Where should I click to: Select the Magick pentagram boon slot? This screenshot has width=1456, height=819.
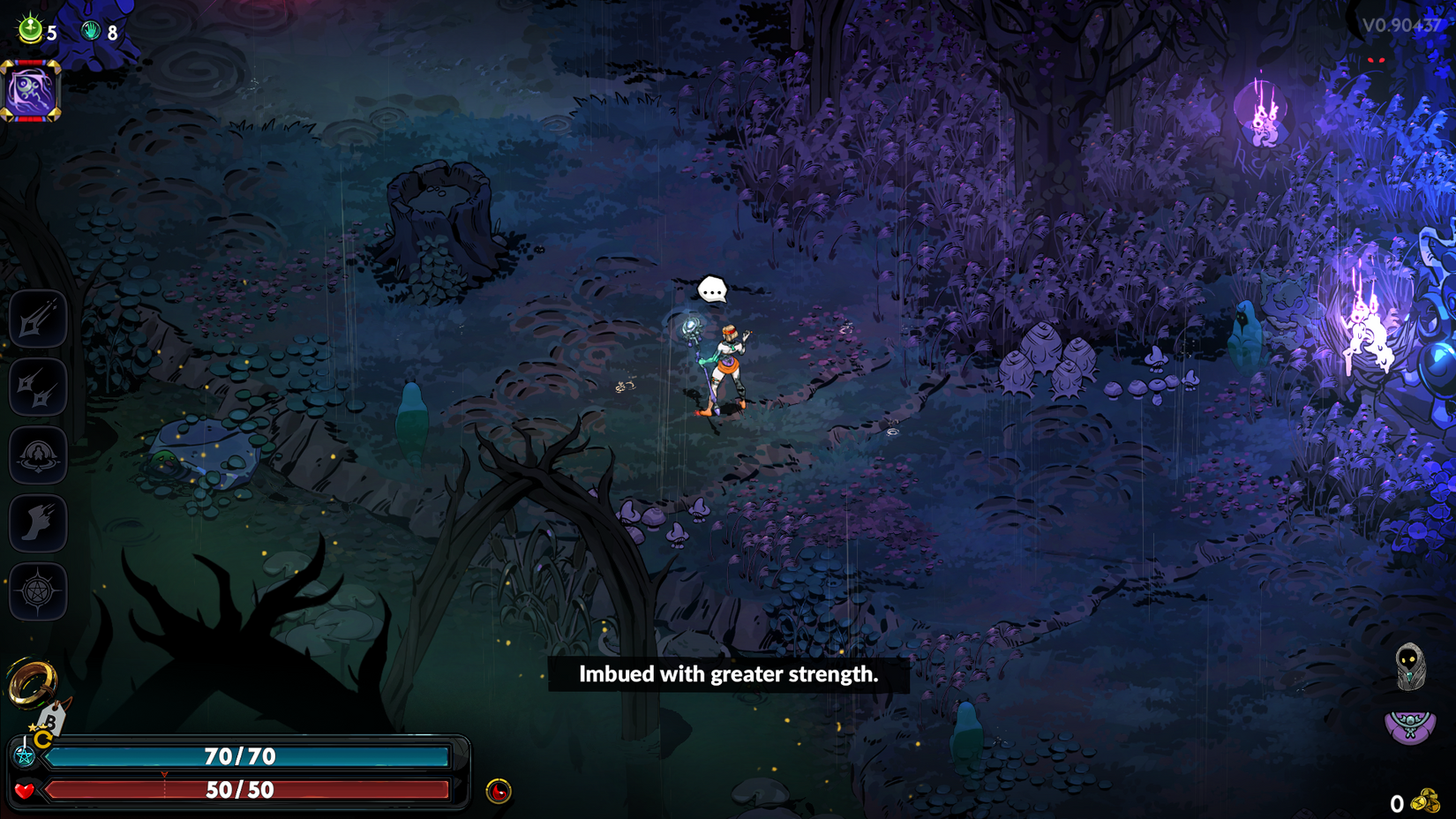click(38, 591)
